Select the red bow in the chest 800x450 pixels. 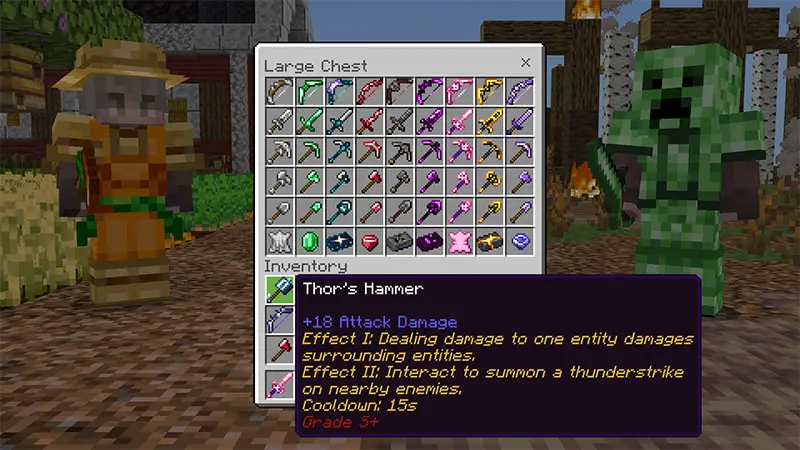pyautogui.click(x=369, y=91)
